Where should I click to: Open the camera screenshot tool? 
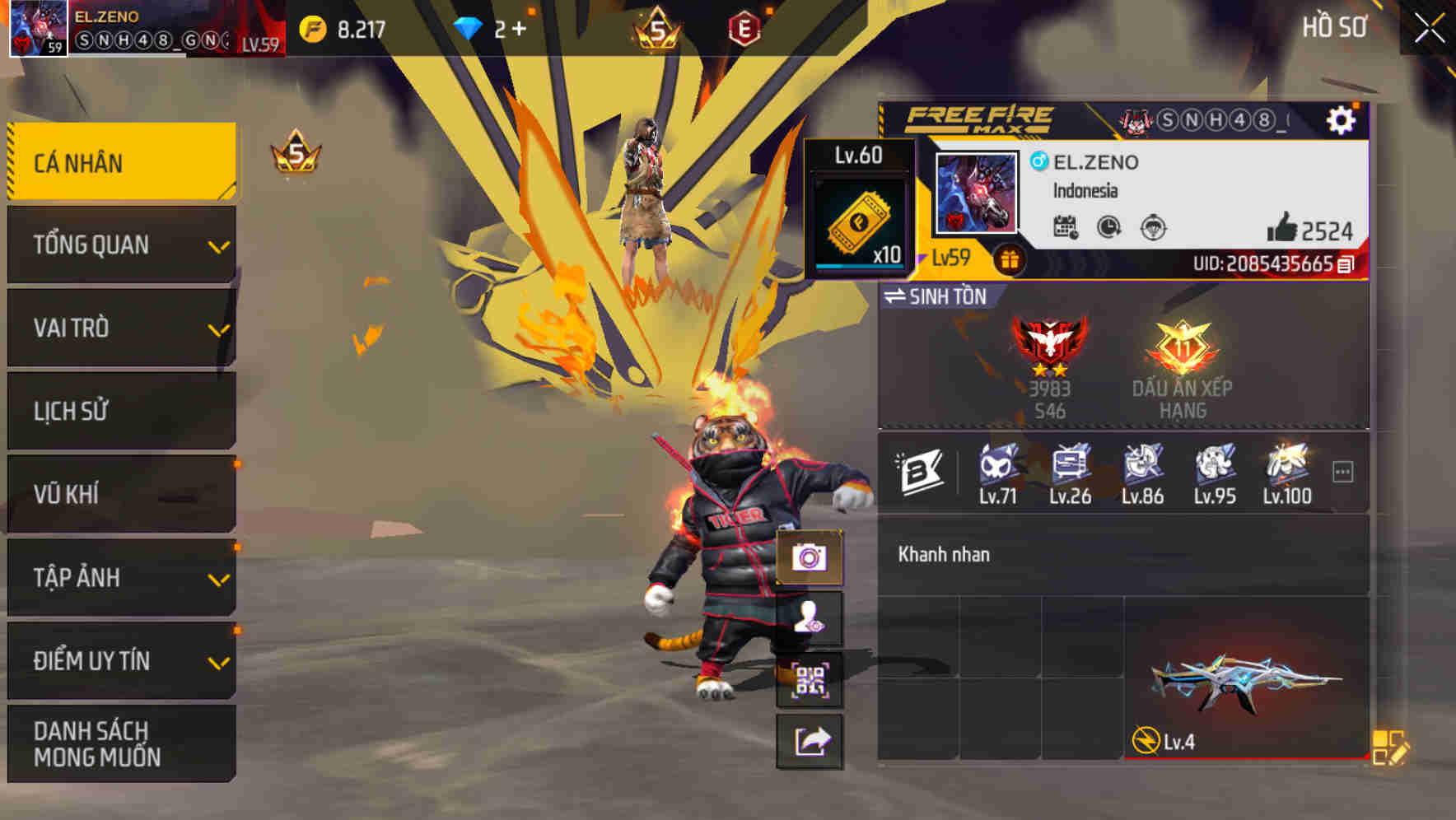(x=811, y=557)
